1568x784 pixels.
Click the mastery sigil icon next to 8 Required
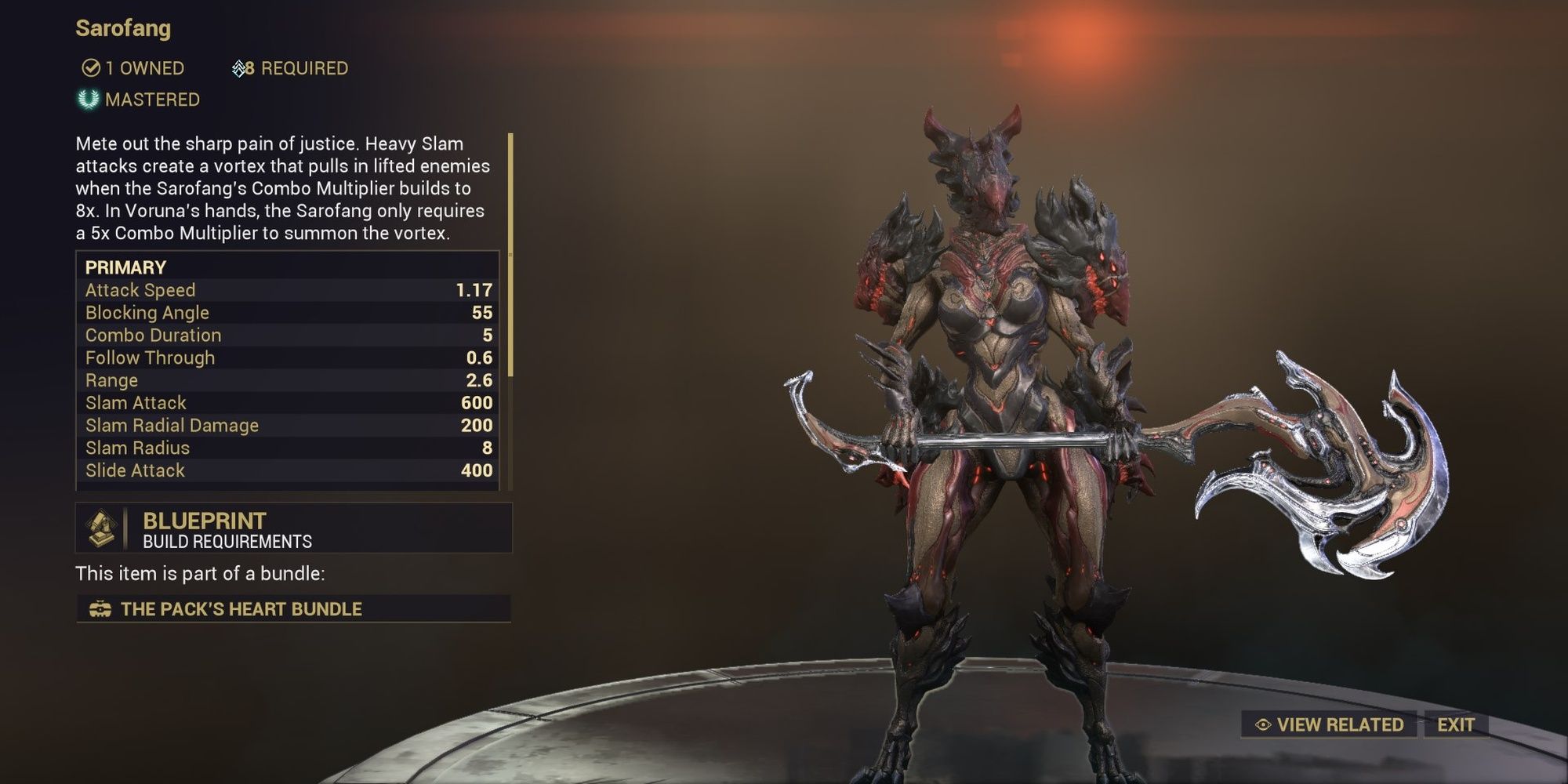tap(238, 68)
